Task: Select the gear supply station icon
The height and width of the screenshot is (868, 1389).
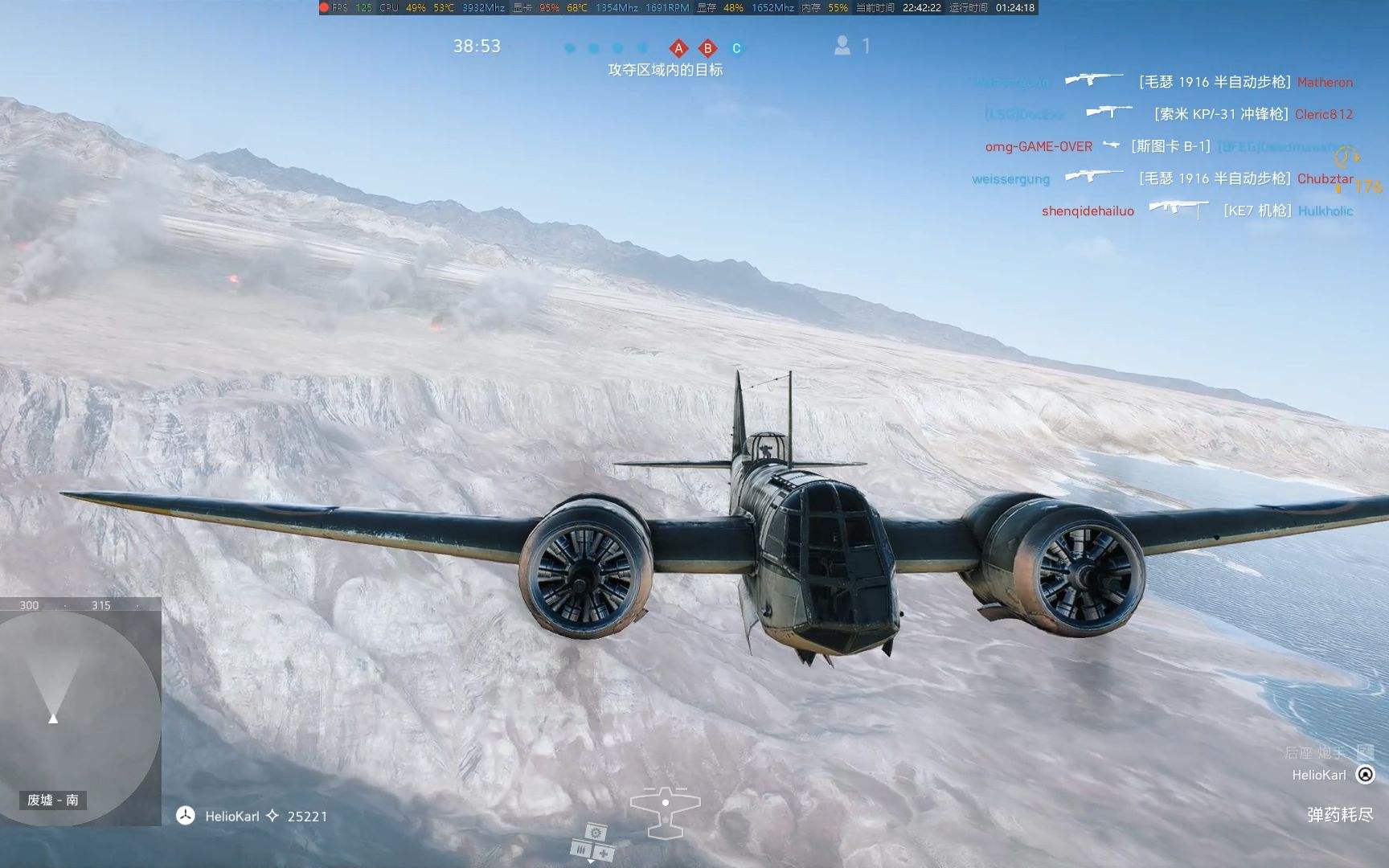Action: 596,832
